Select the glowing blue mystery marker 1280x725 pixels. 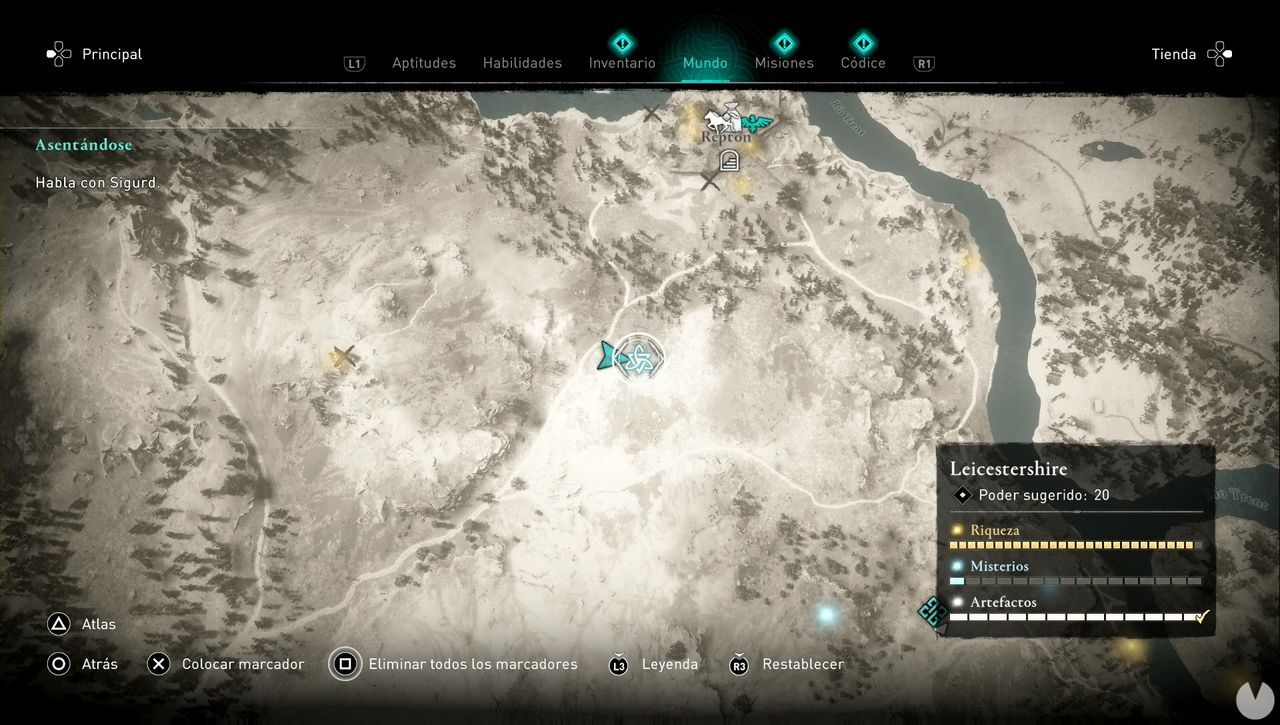pos(826,614)
